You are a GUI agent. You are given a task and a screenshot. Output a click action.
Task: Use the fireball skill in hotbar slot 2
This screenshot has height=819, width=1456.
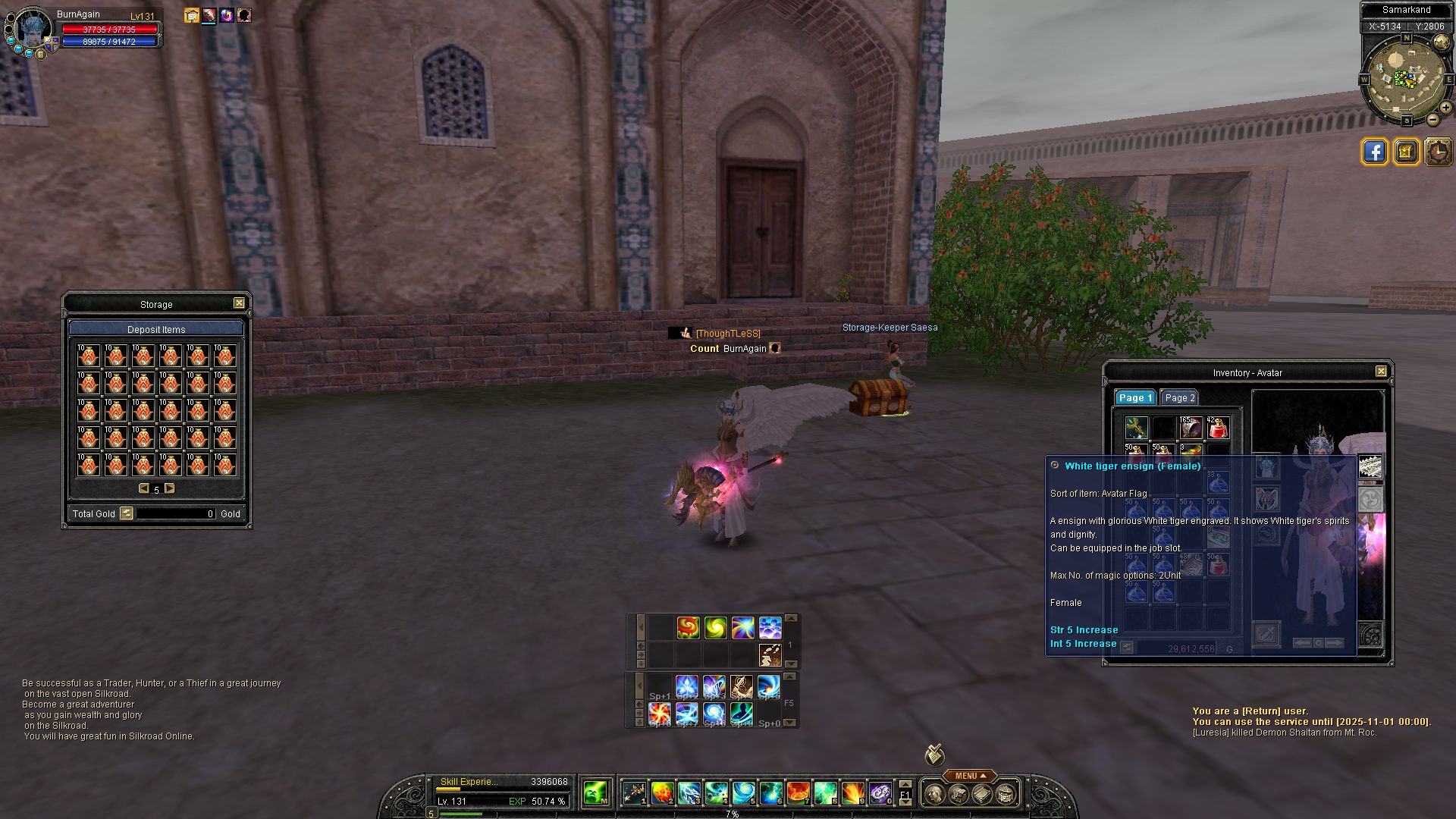tap(661, 794)
